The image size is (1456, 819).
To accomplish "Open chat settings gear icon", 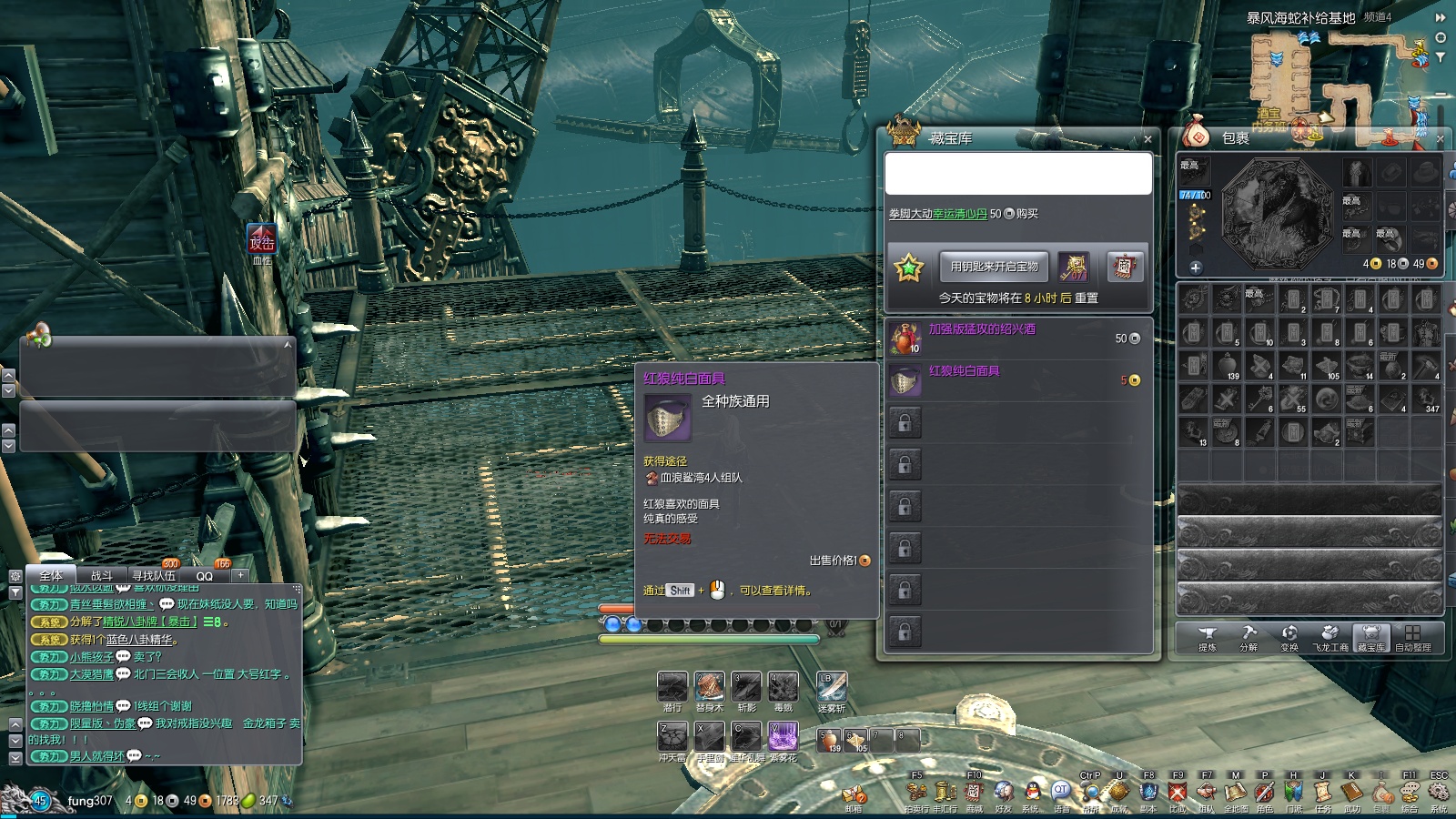I will [15, 576].
